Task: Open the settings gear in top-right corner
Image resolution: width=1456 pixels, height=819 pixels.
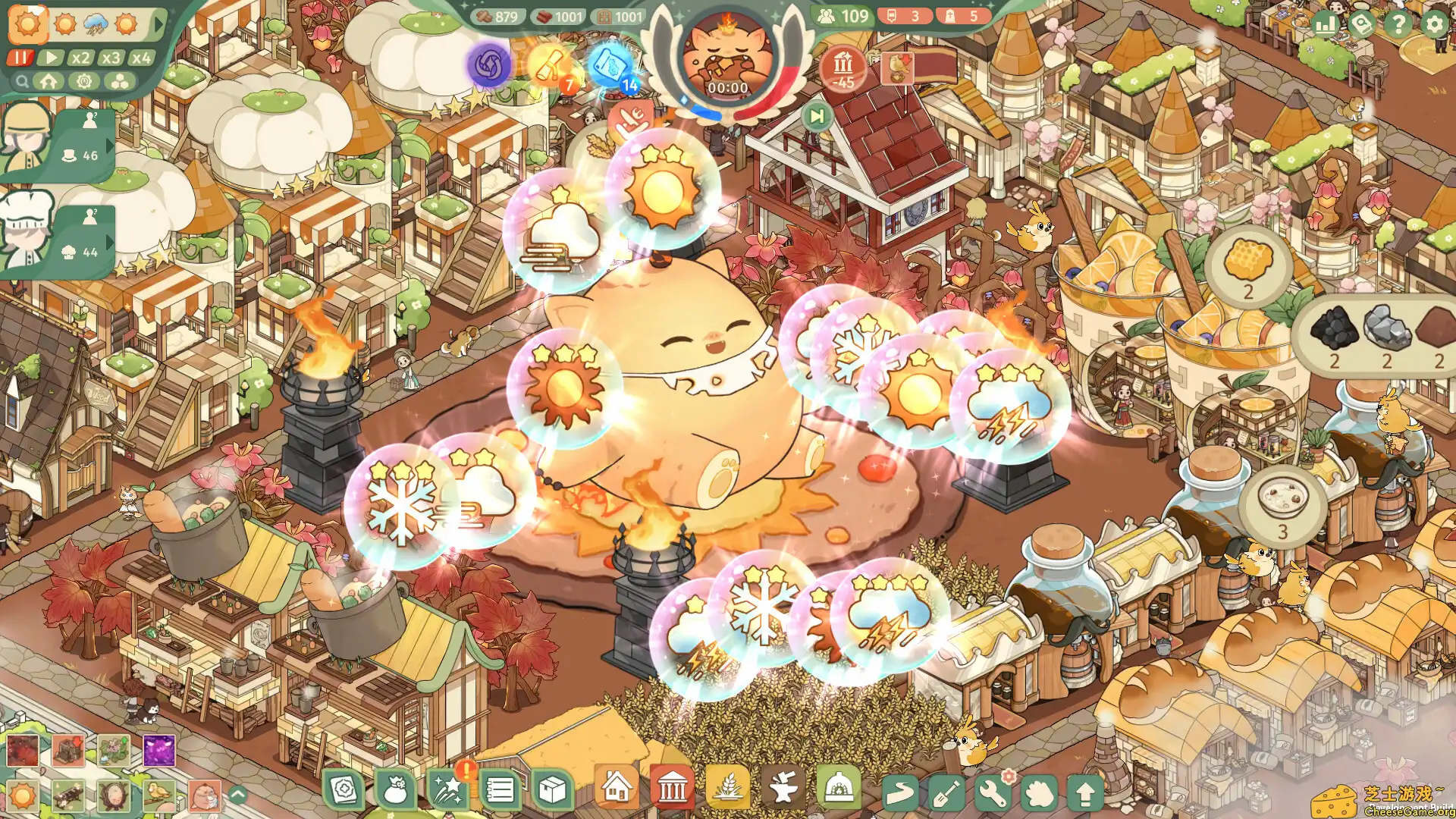Action: click(1433, 24)
